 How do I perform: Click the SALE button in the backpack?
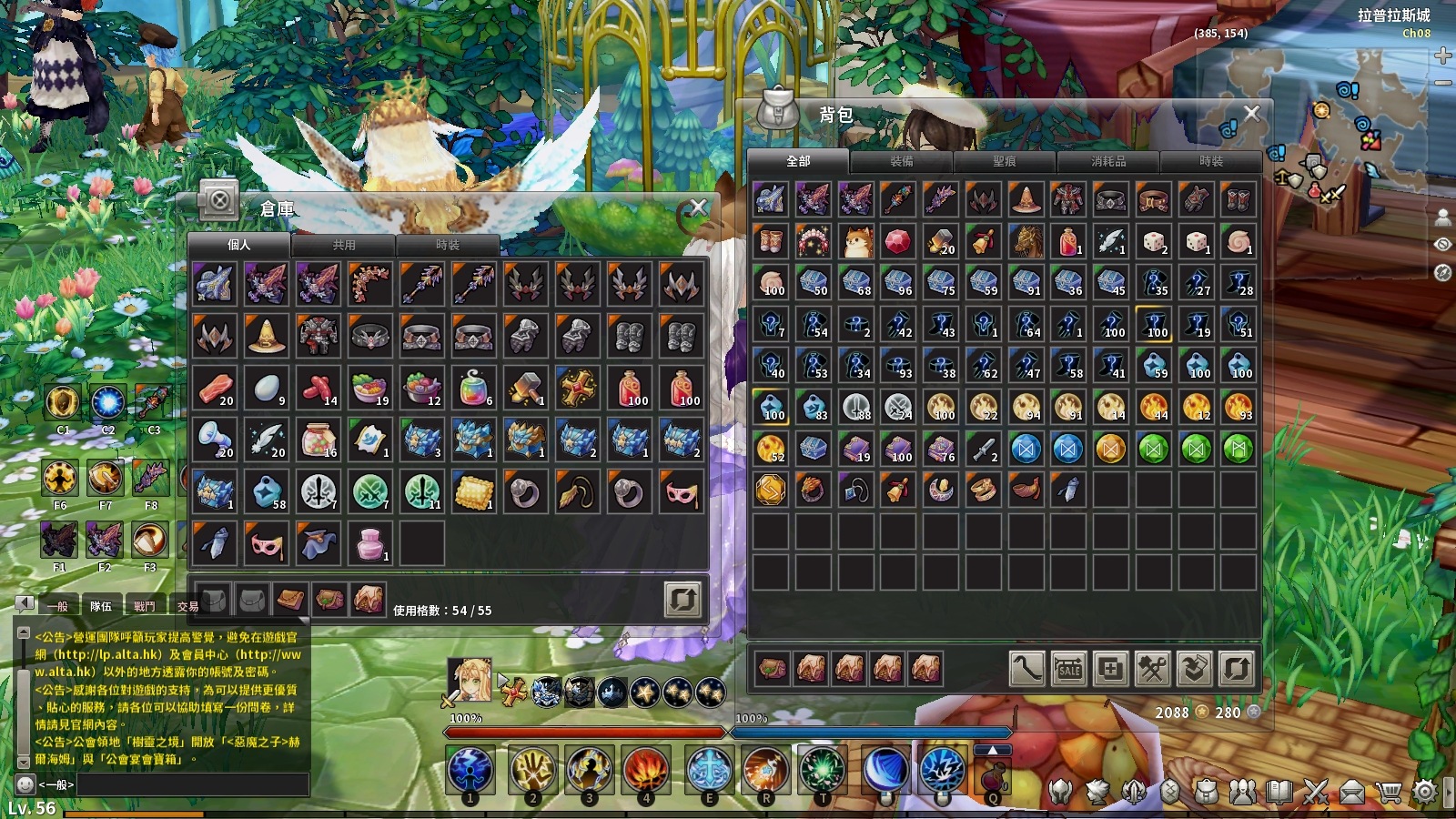click(x=1068, y=669)
